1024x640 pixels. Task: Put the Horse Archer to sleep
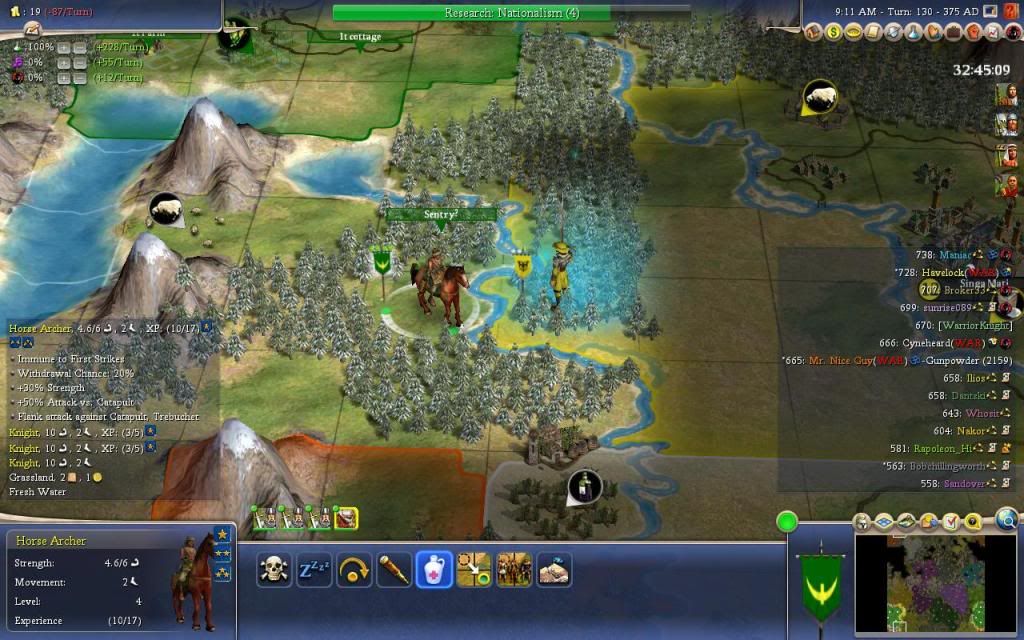point(314,569)
